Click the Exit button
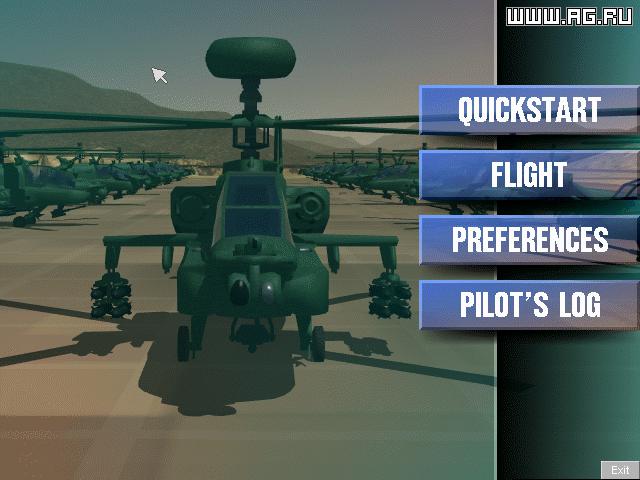640x480 pixels. point(620,470)
